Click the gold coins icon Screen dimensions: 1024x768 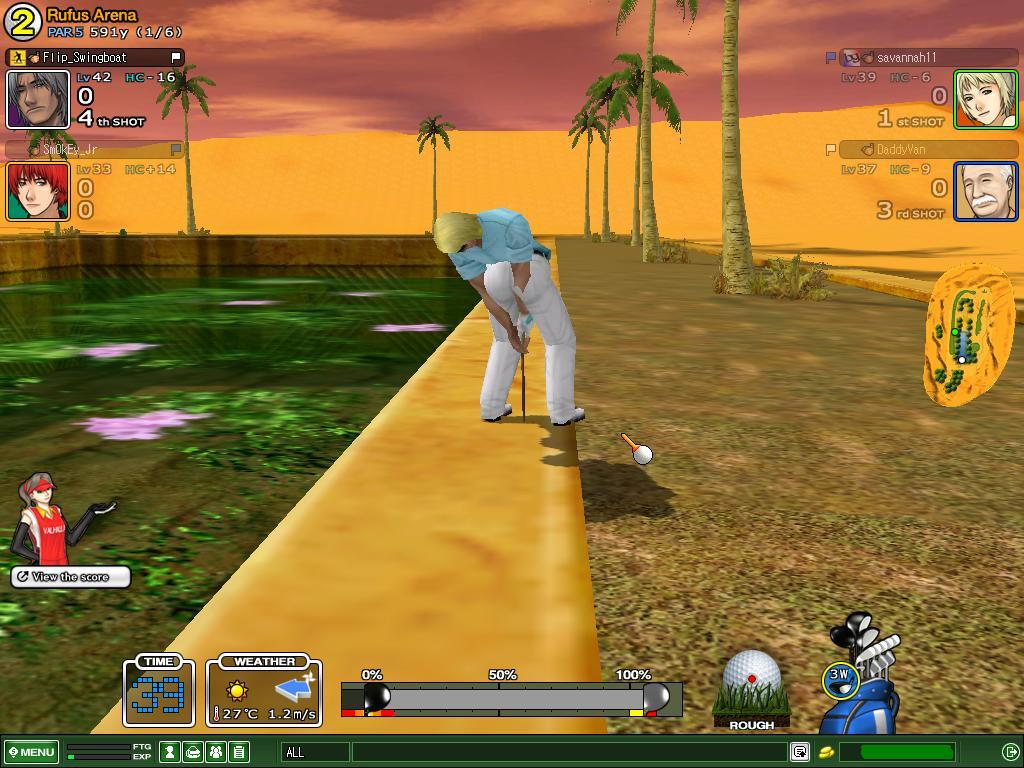(x=827, y=752)
